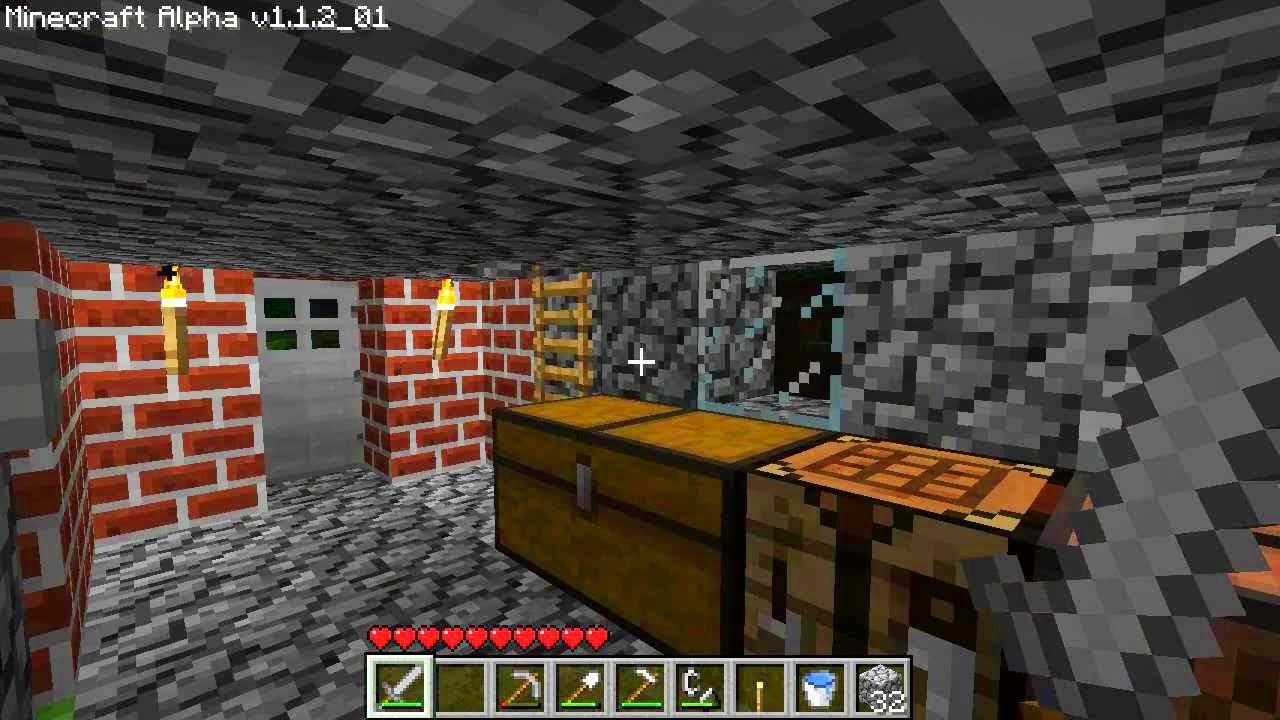Choose the pickaxe in the hotbar
The height and width of the screenshot is (720, 1280).
coord(521,687)
